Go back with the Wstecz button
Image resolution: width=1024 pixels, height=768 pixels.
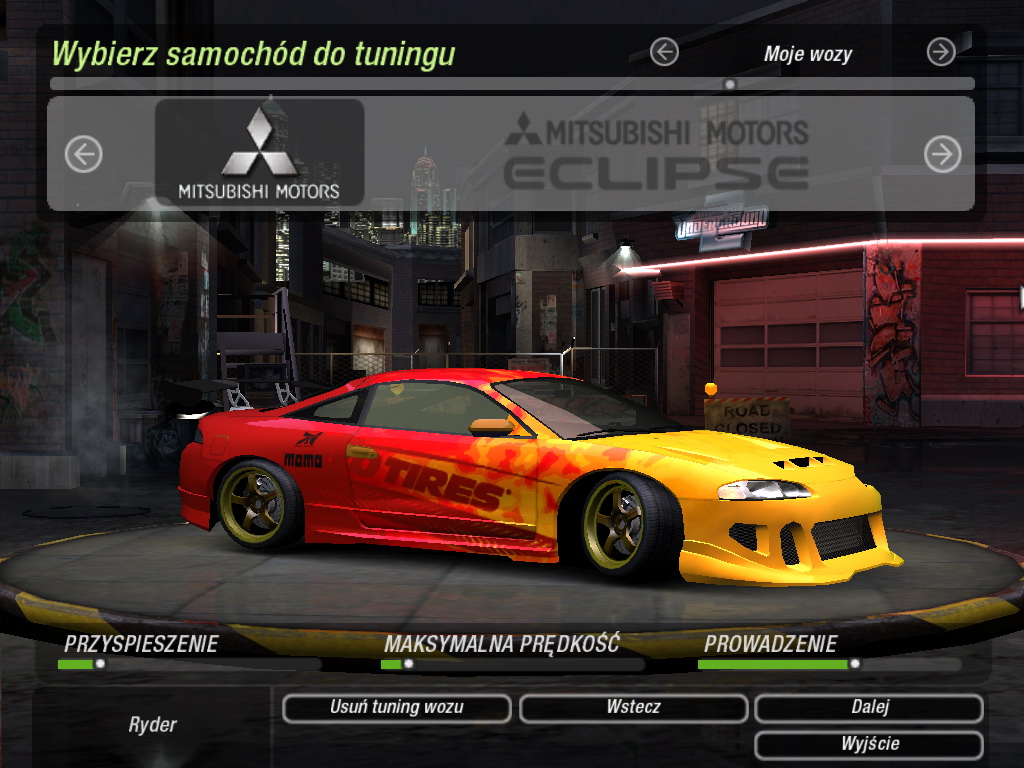[633, 708]
